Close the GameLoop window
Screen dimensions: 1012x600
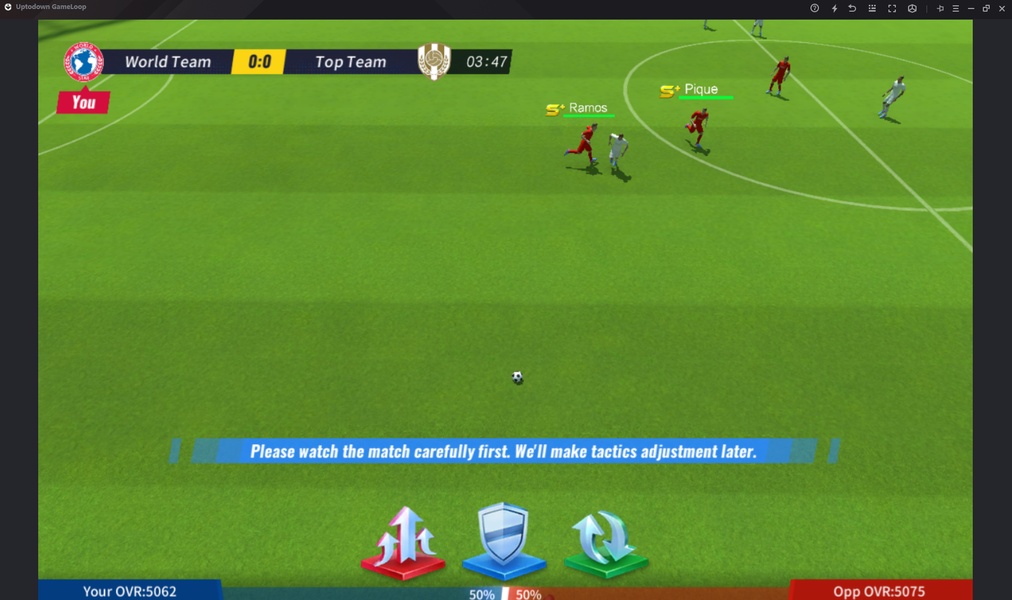point(1002,8)
